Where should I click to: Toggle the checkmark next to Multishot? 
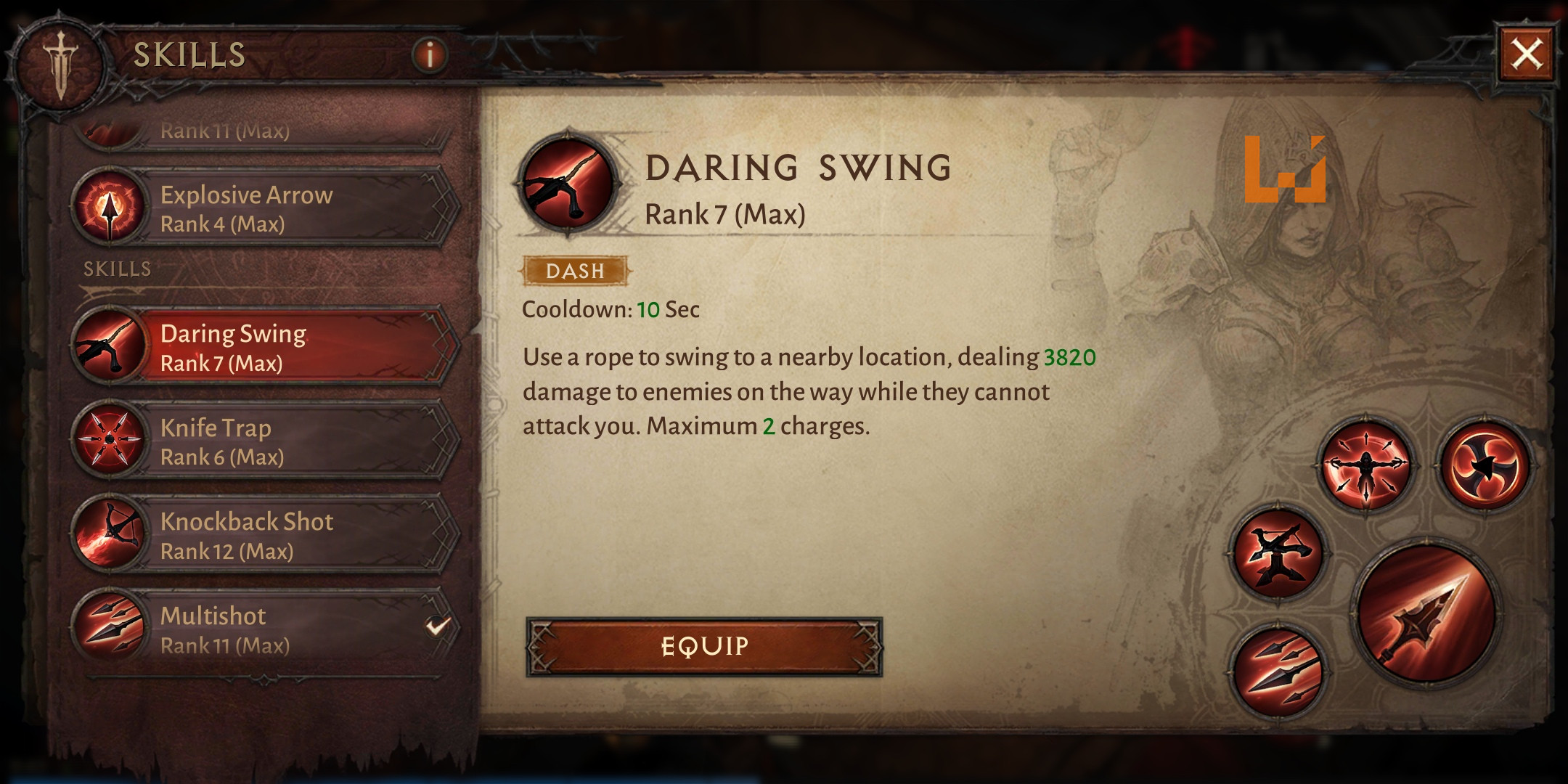(434, 627)
